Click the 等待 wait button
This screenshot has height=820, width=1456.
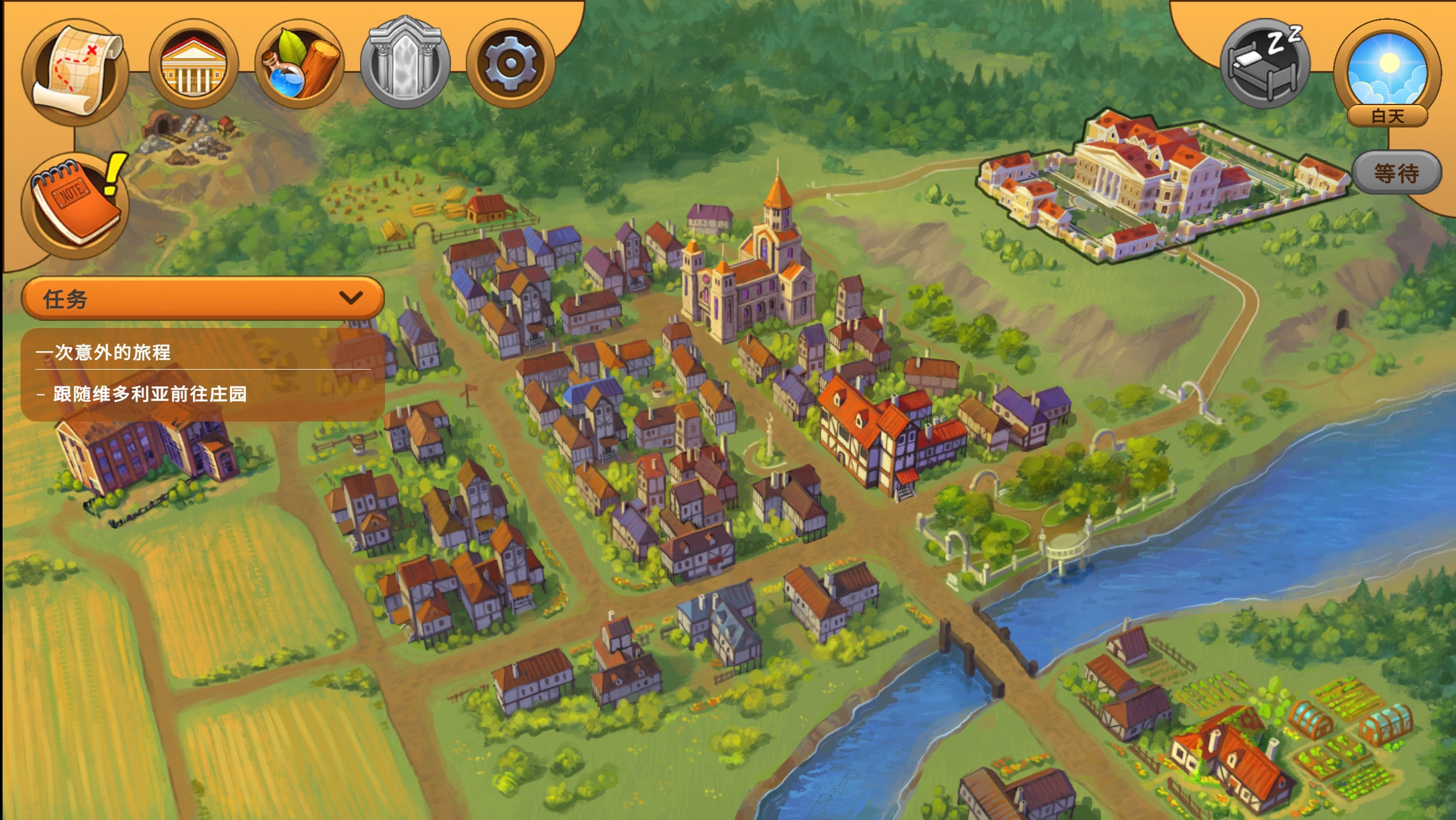(1396, 173)
